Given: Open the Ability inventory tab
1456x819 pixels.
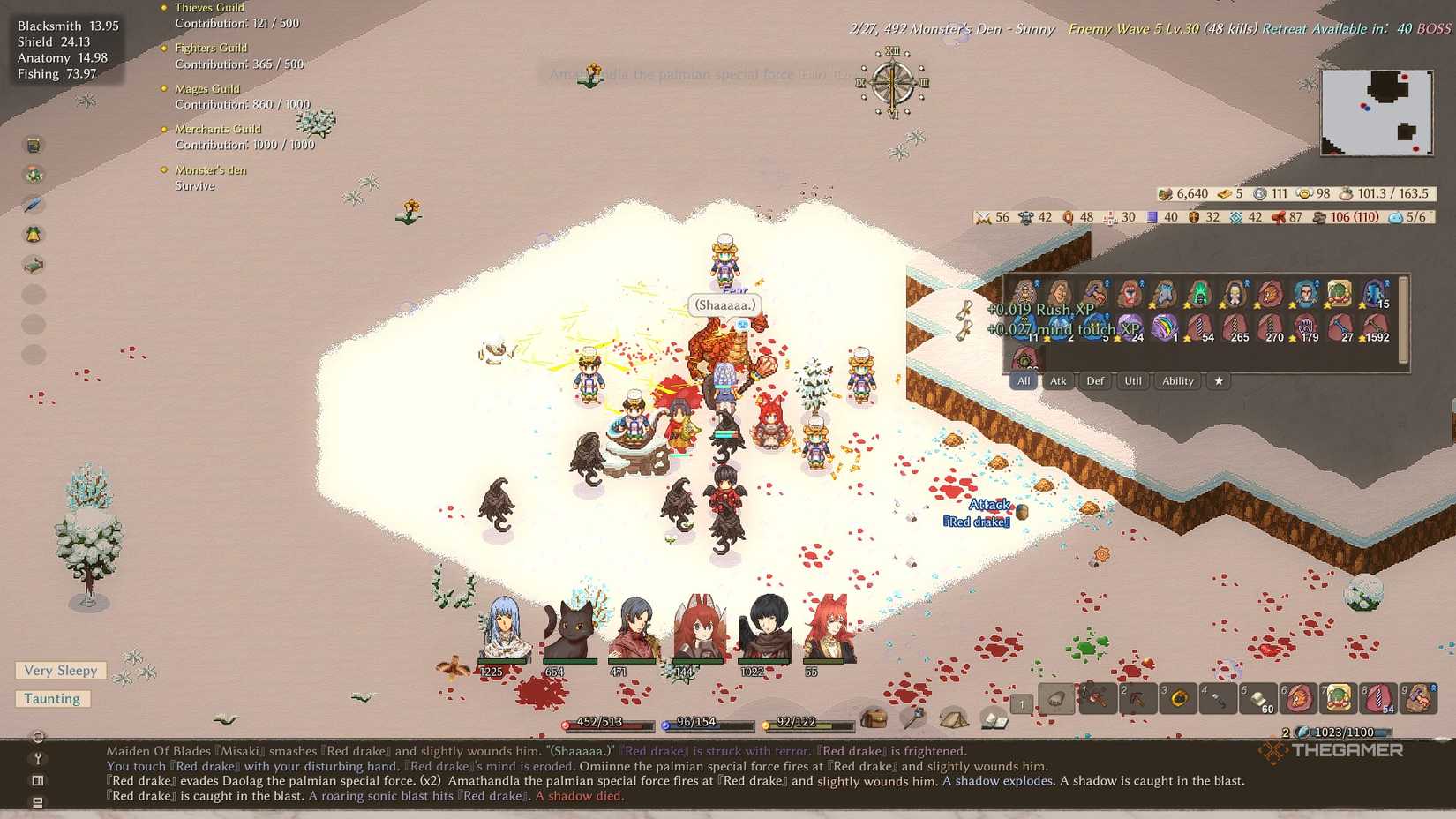Looking at the screenshot, I should 1177,381.
